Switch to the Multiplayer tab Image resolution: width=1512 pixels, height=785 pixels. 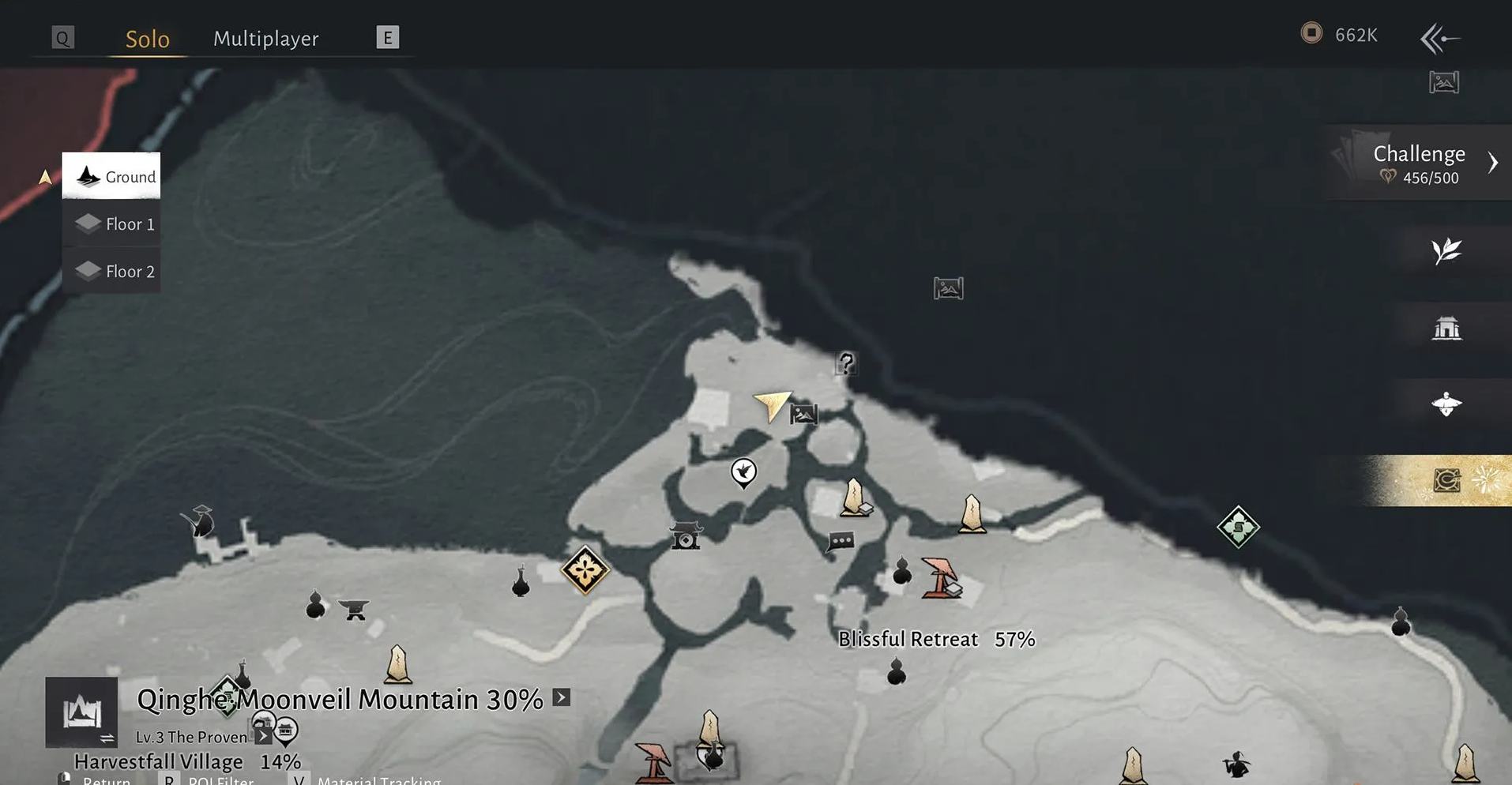pyautogui.click(x=265, y=38)
